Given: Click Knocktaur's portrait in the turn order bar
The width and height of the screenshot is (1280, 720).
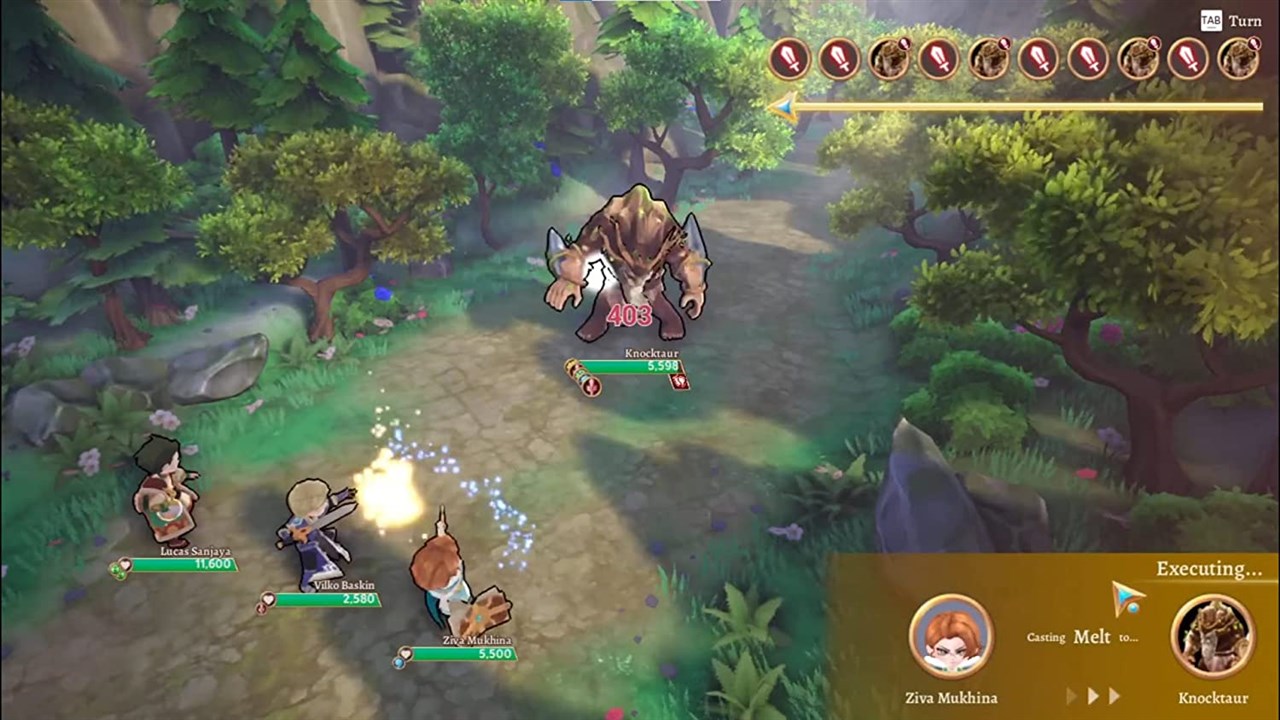Looking at the screenshot, I should pyautogui.click(x=889, y=60).
